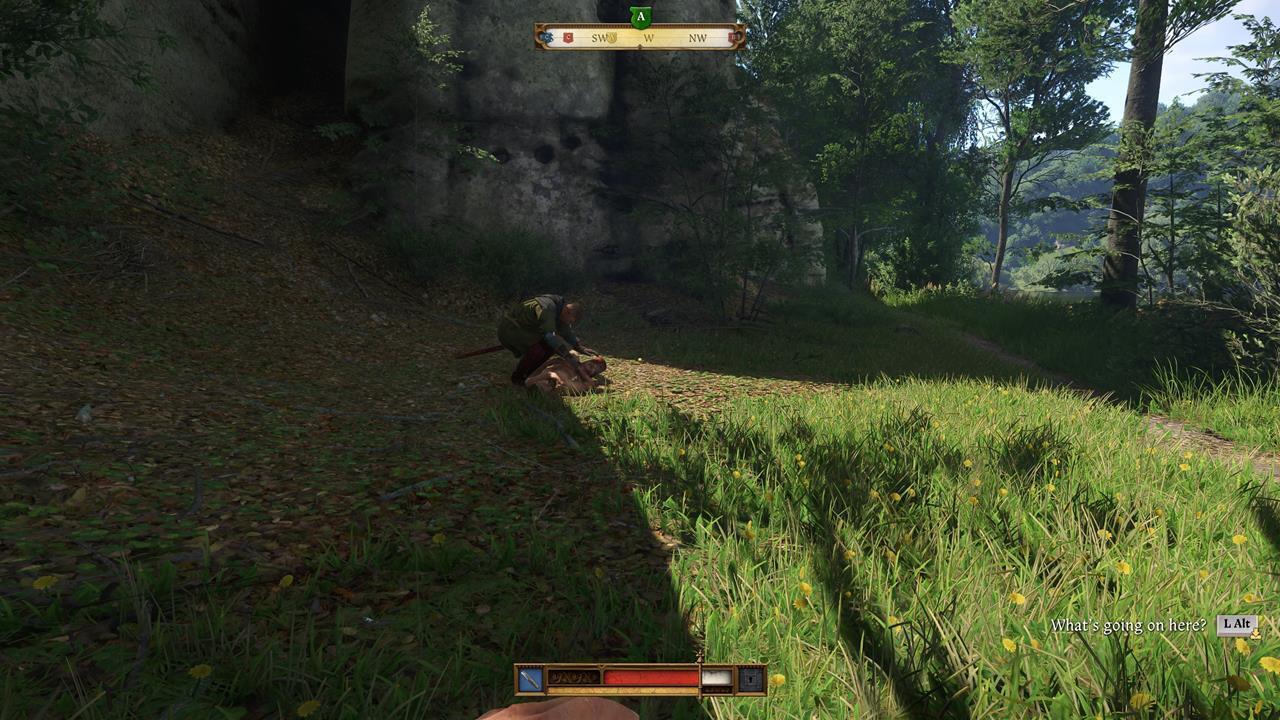The height and width of the screenshot is (720, 1280).
Task: Activate the 'What's going on here?' dialogue option
Action: [1130, 624]
